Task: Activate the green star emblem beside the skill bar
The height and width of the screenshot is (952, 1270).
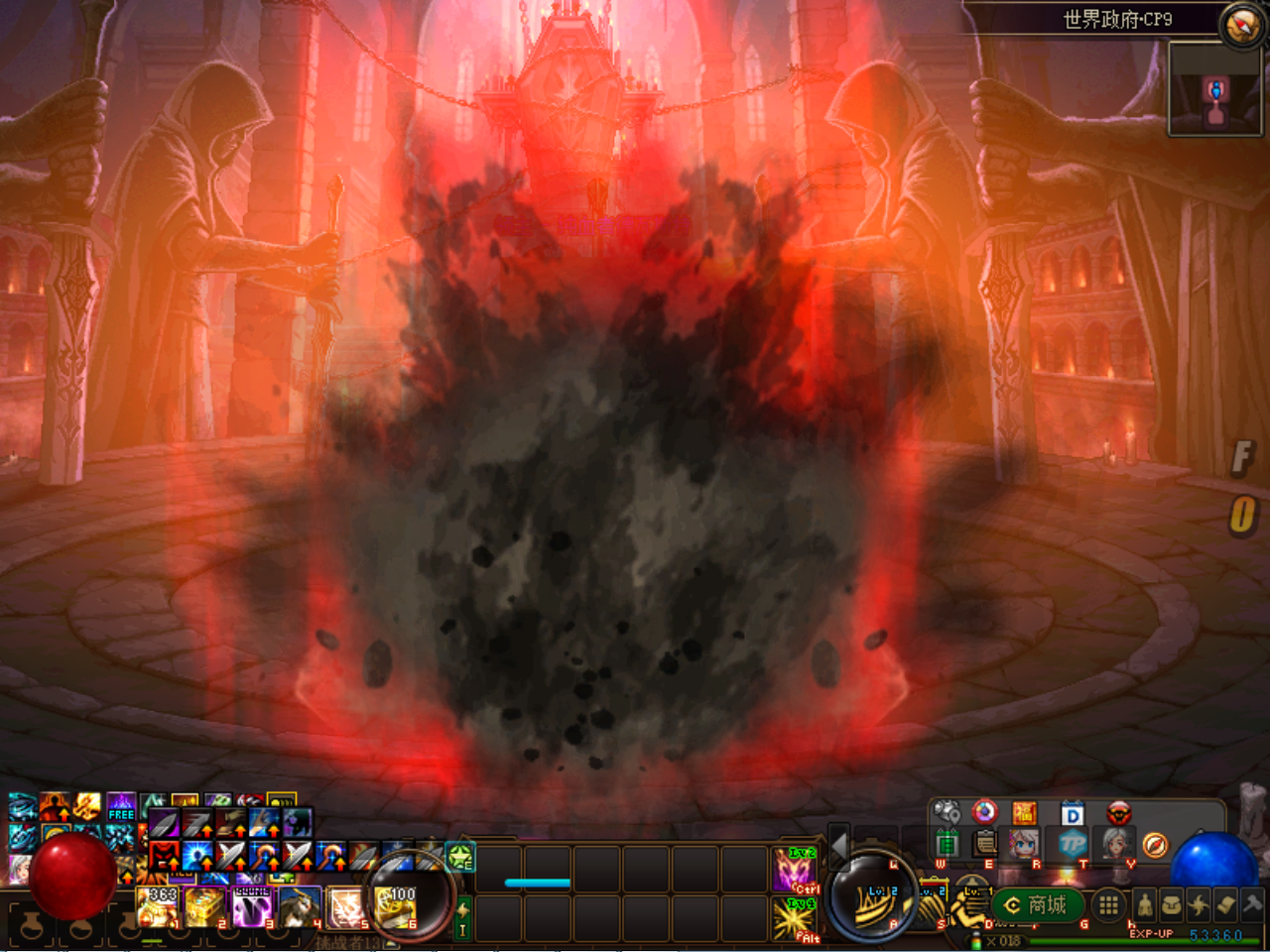Action: [460, 858]
